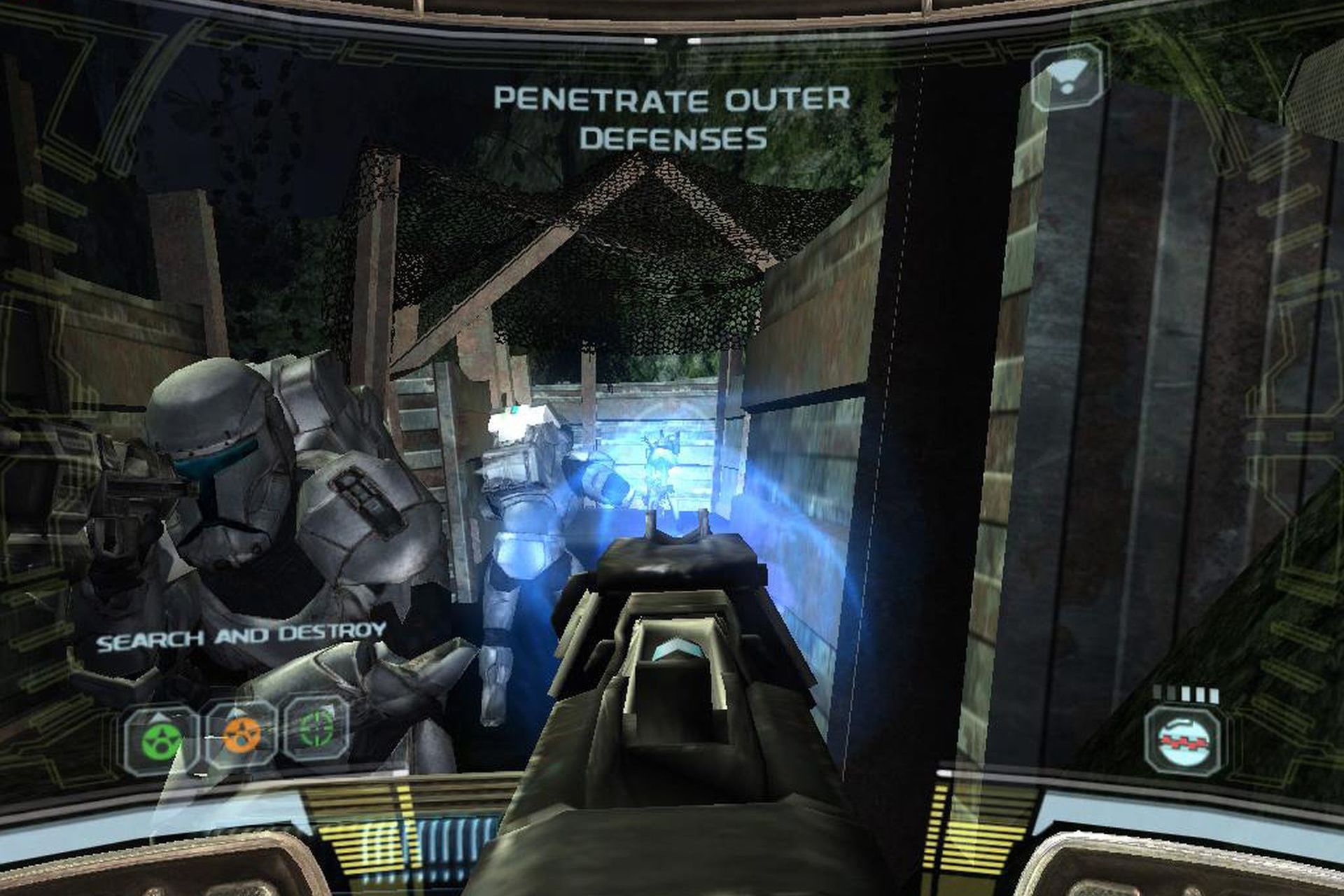The width and height of the screenshot is (1344, 896).
Task: Click the Search and Destroy squad order
Action: coord(241,636)
